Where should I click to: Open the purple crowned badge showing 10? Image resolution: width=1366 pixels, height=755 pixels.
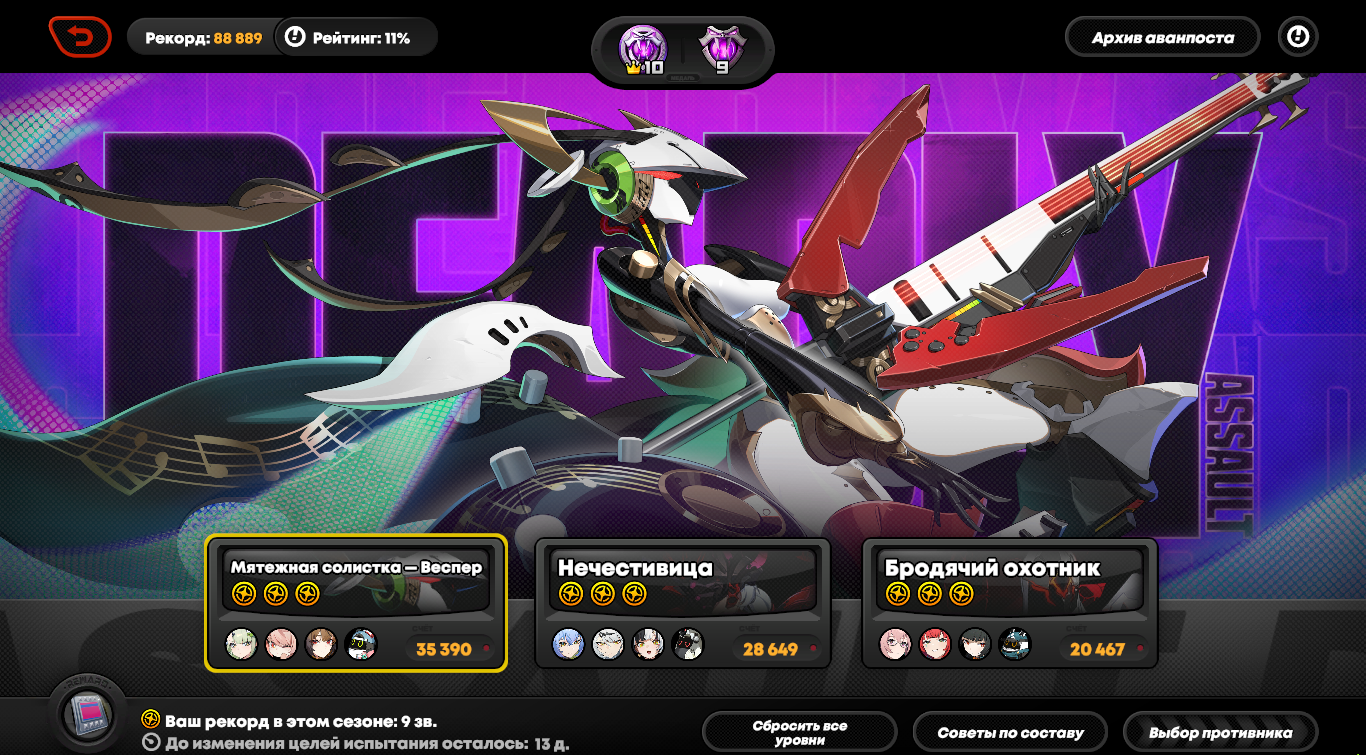(642, 51)
